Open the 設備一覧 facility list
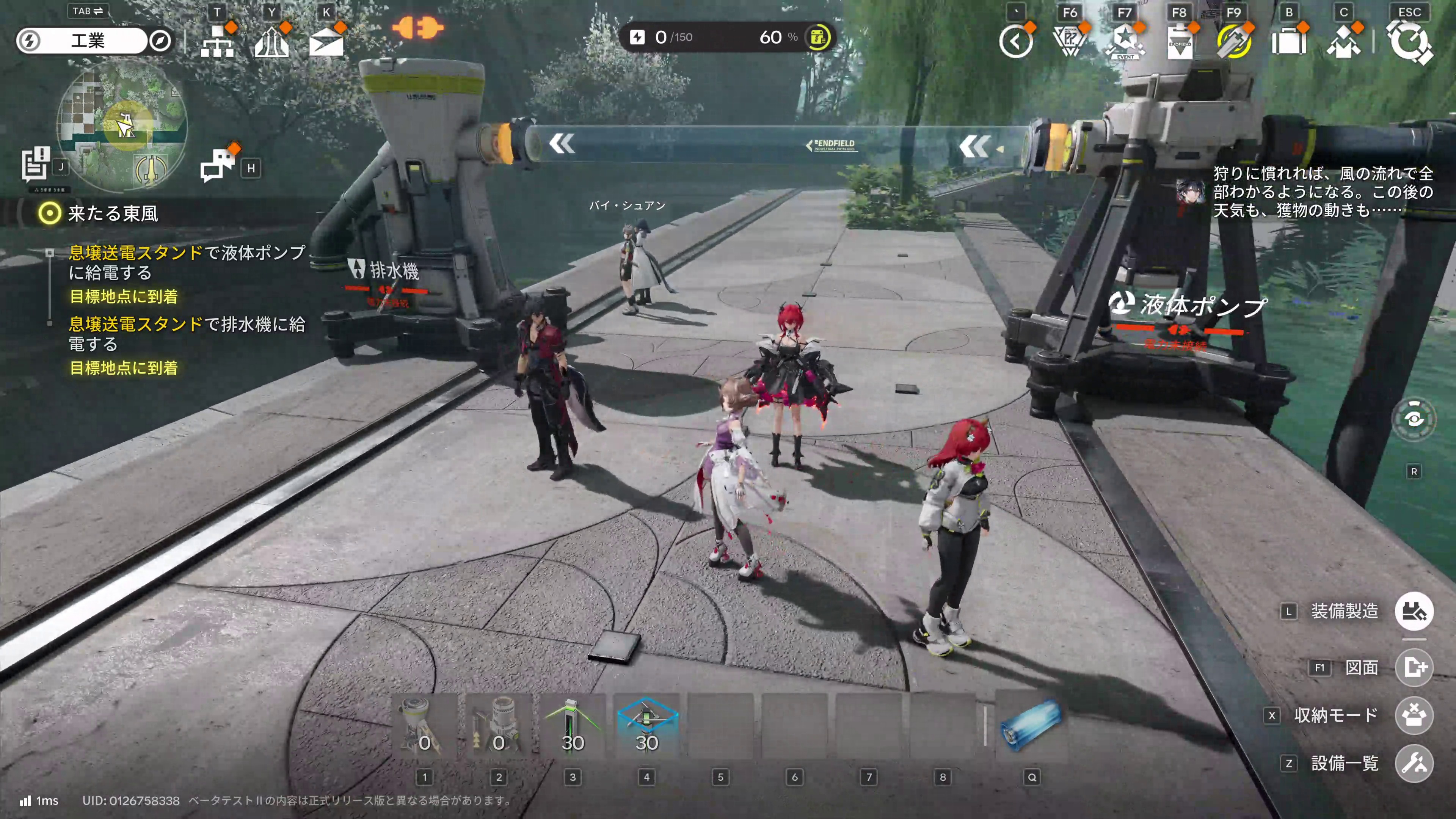Viewport: 1456px width, 819px height. (1414, 763)
